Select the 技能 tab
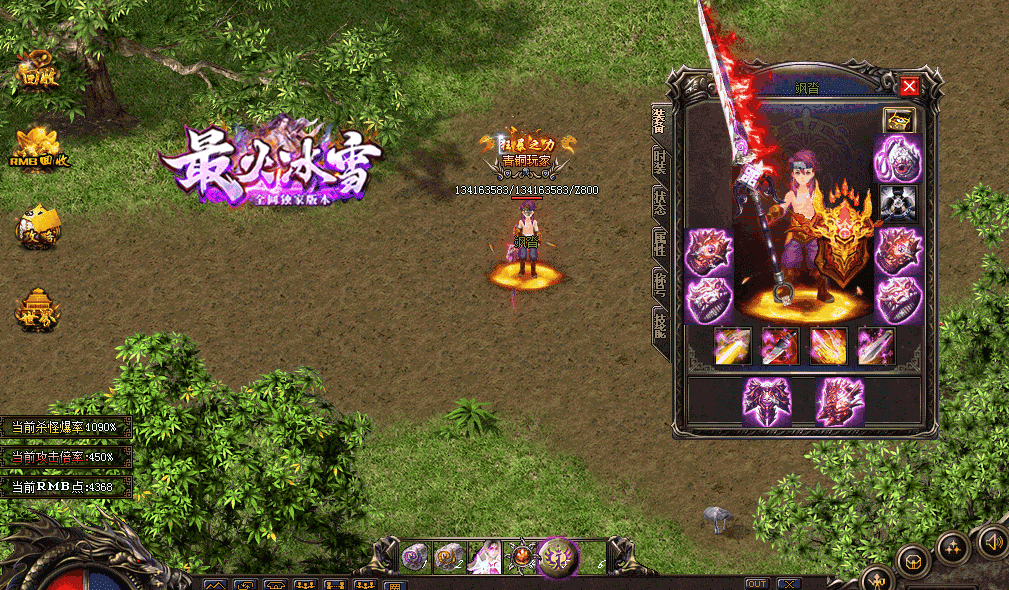Image resolution: width=1009 pixels, height=590 pixels. (x=660, y=324)
